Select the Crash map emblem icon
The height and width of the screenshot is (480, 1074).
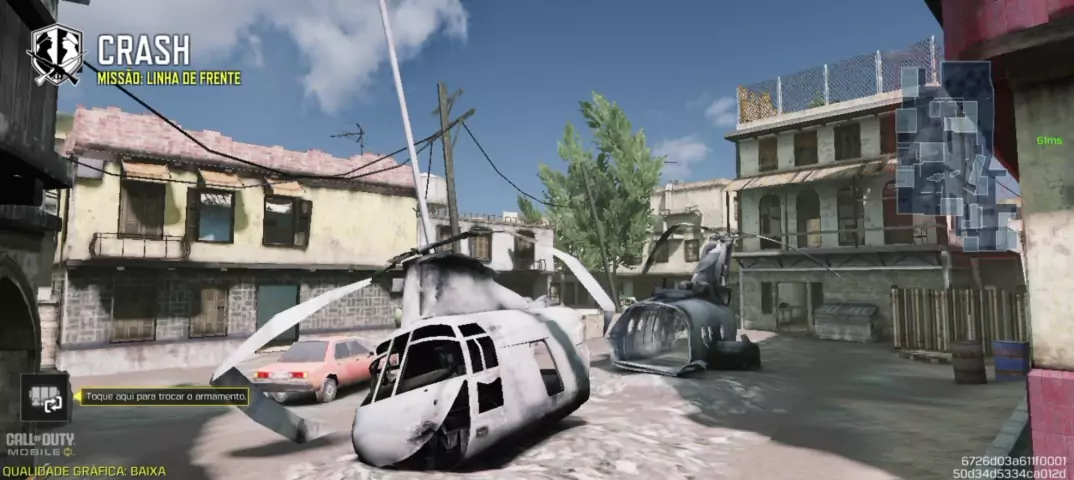pos(55,55)
